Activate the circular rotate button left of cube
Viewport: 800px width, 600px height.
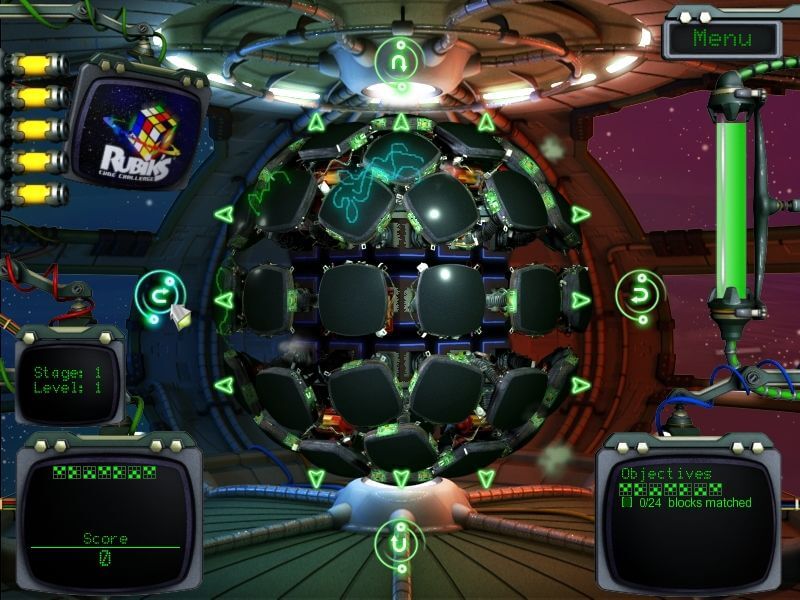click(x=160, y=296)
